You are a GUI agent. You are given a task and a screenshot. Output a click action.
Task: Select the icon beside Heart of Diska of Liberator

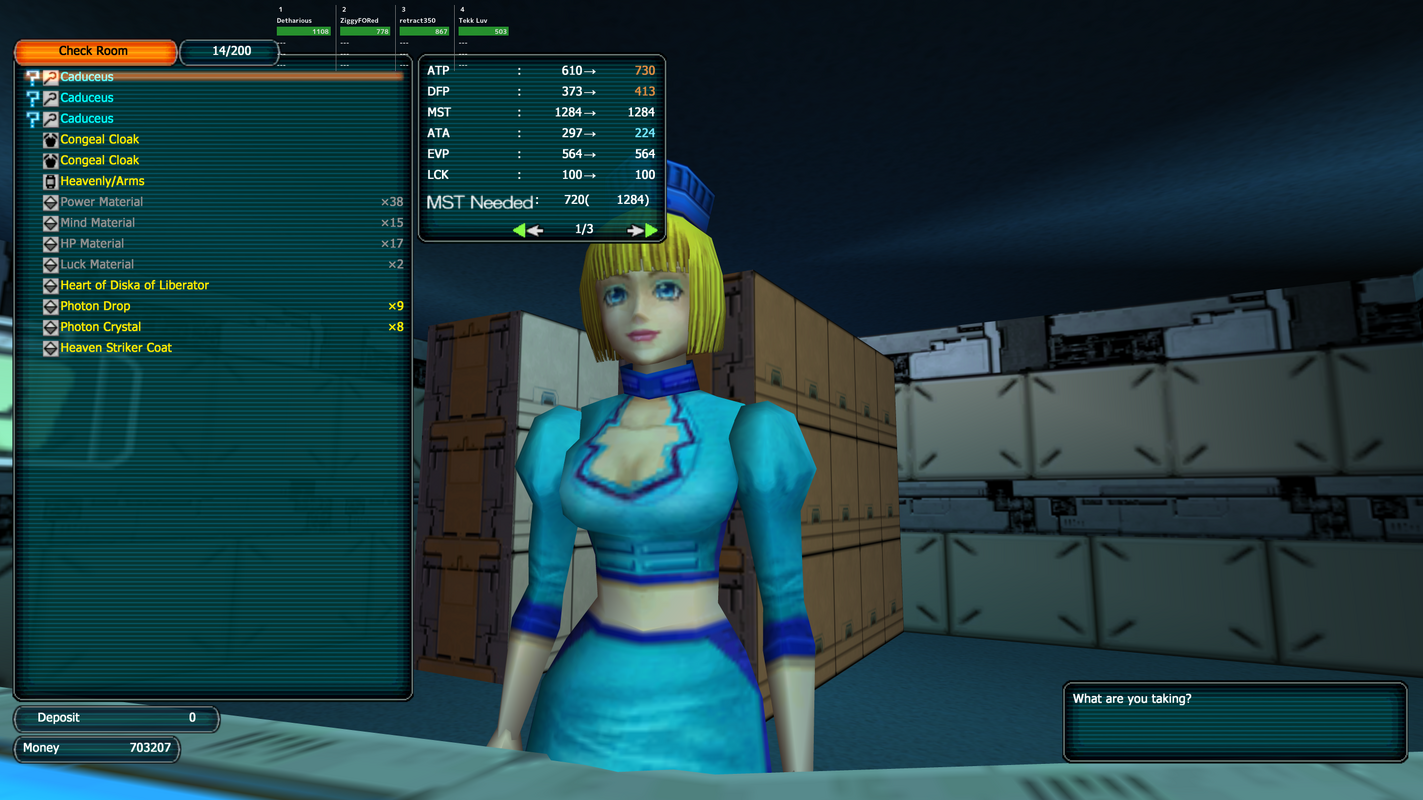49,285
